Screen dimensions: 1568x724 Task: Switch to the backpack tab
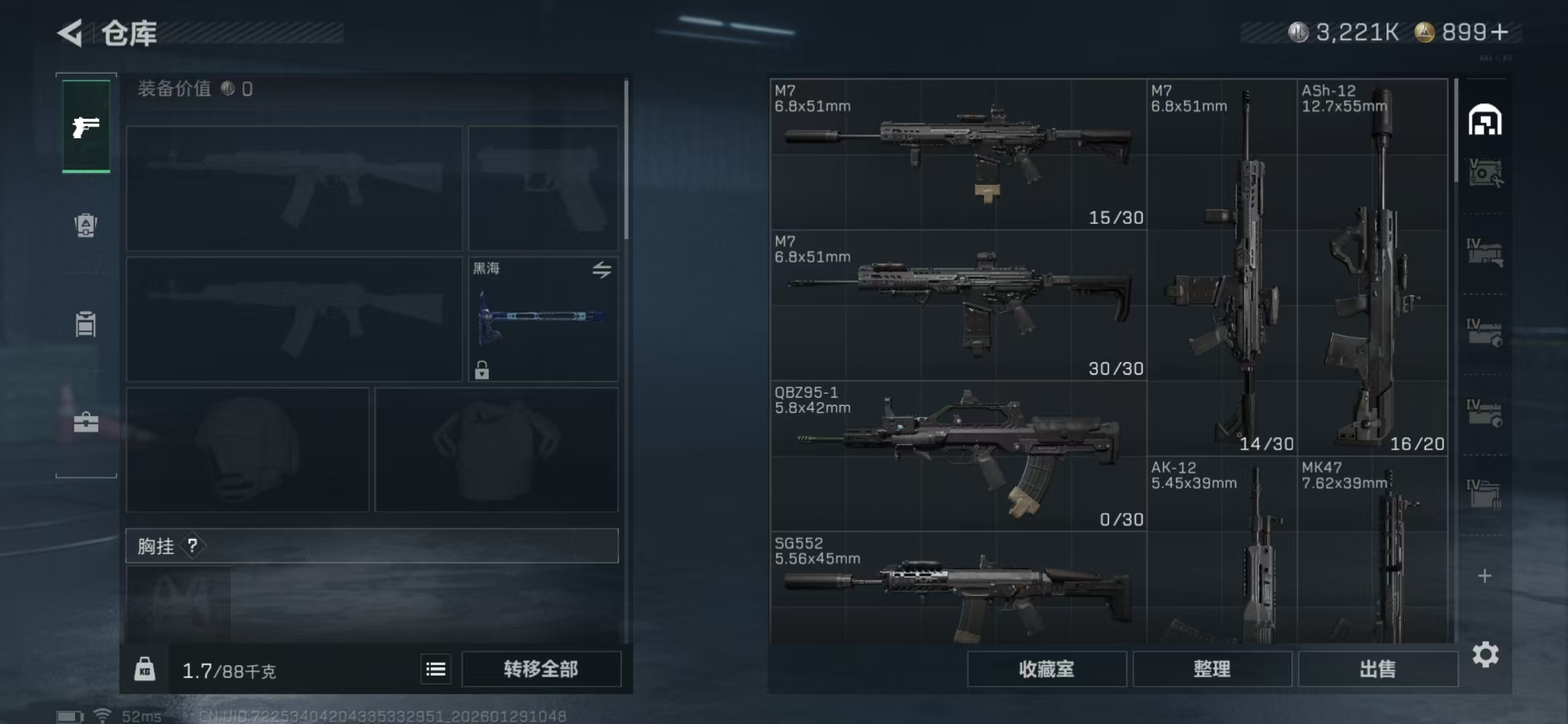click(86, 225)
